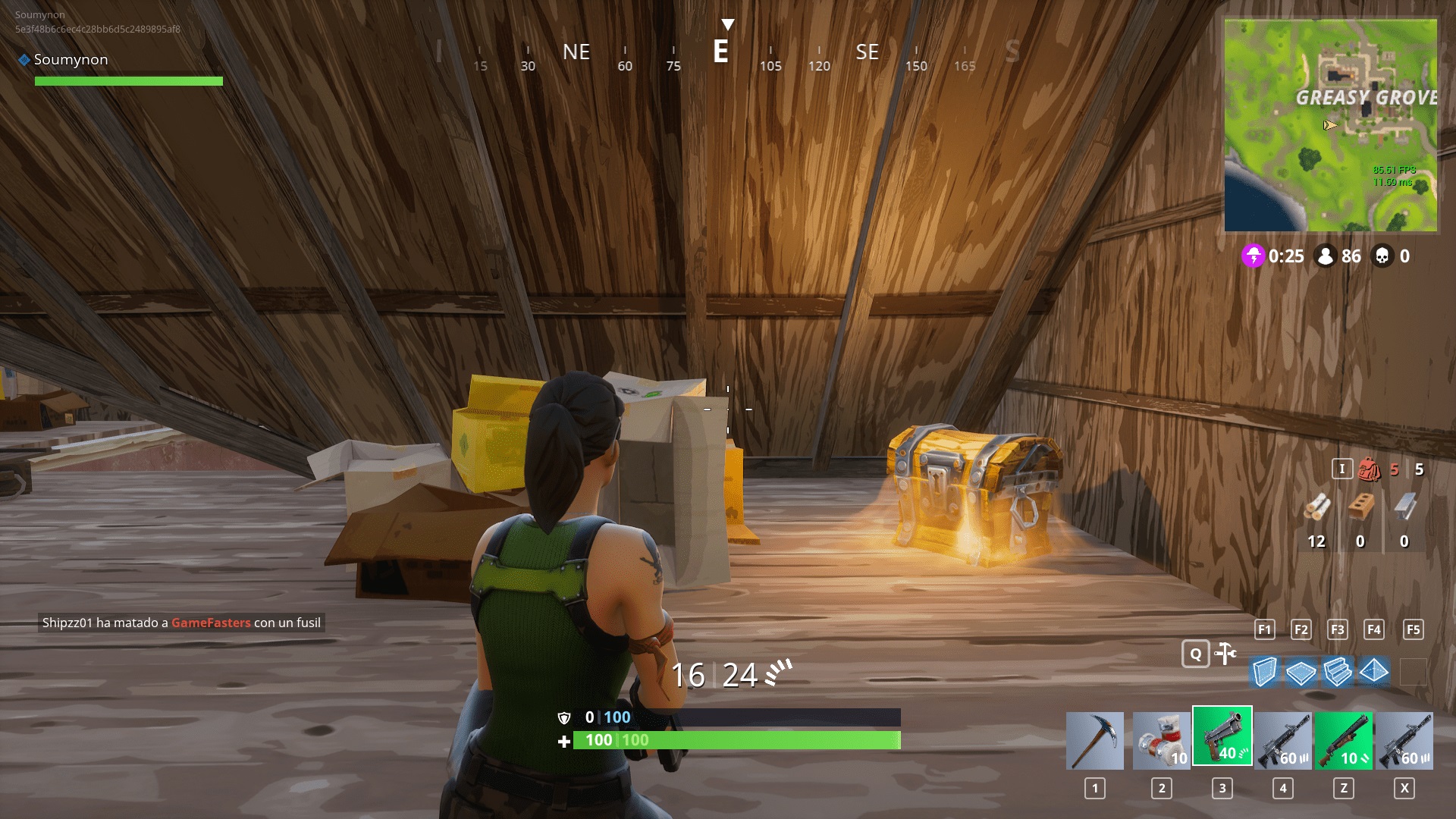The width and height of the screenshot is (1456, 819).
Task: Click the GameFasters name in kill feed
Action: 210,623
